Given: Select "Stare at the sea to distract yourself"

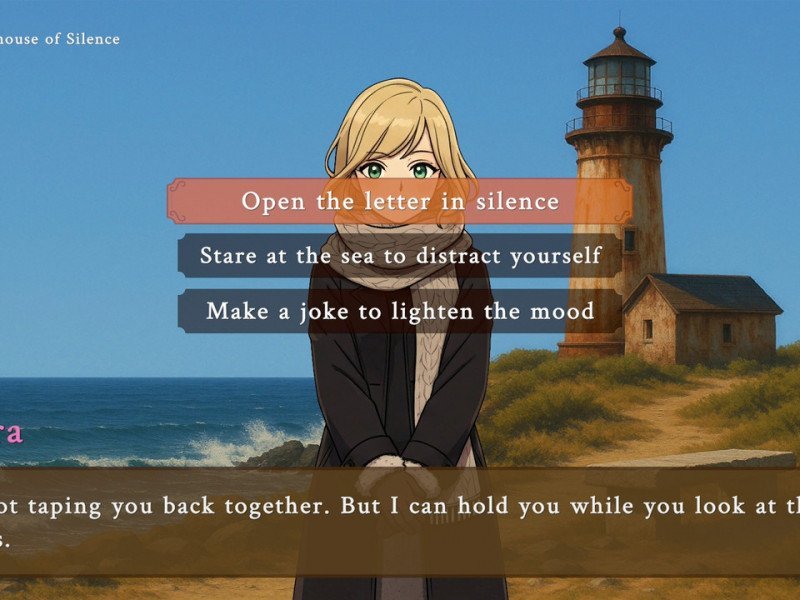Looking at the screenshot, I should point(400,255).
